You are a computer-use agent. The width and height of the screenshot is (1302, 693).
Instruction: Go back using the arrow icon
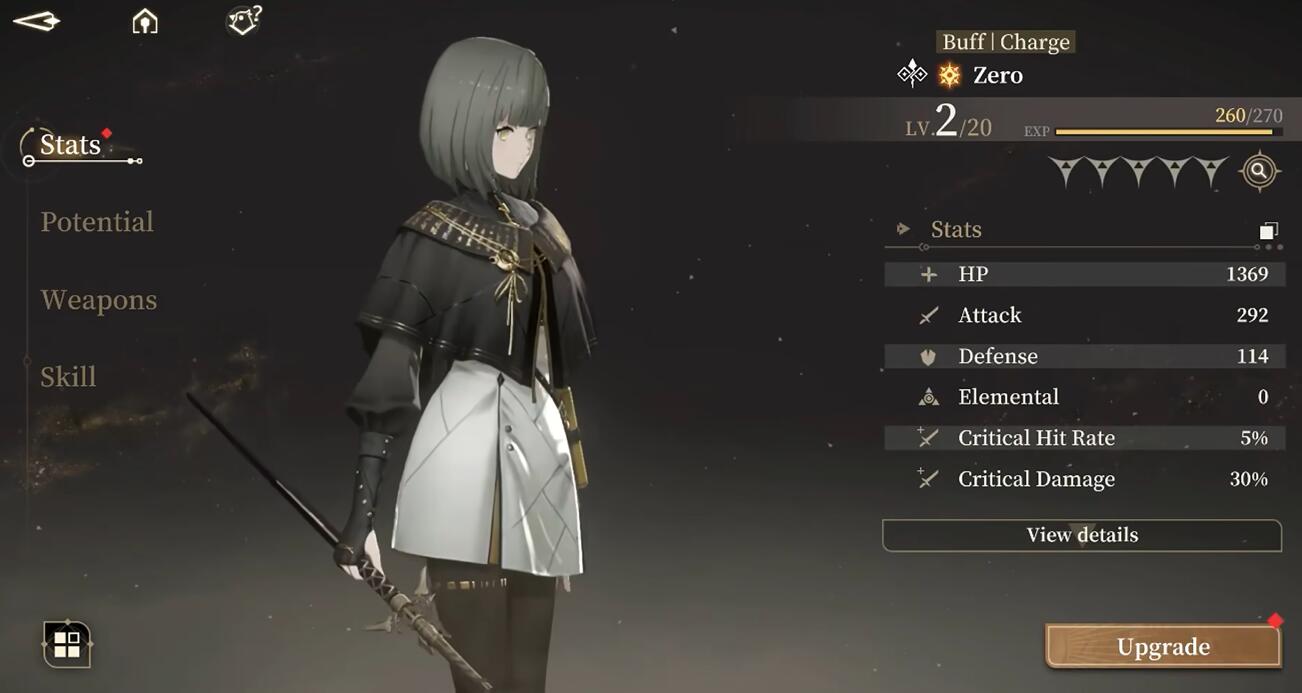click(36, 21)
